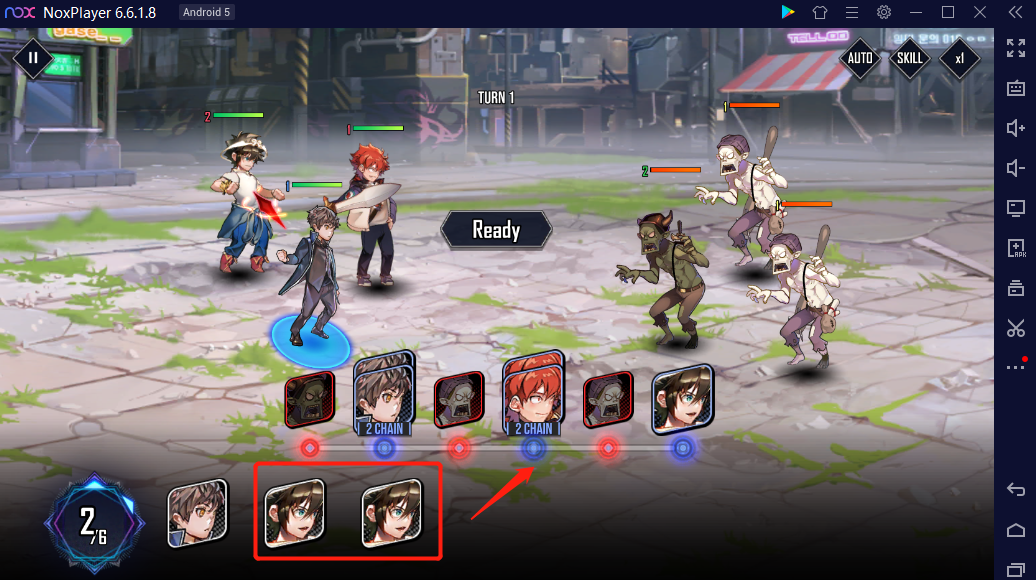This screenshot has width=1036, height=580.
Task: Toggle AUTO battle mode
Action: click(x=860, y=58)
